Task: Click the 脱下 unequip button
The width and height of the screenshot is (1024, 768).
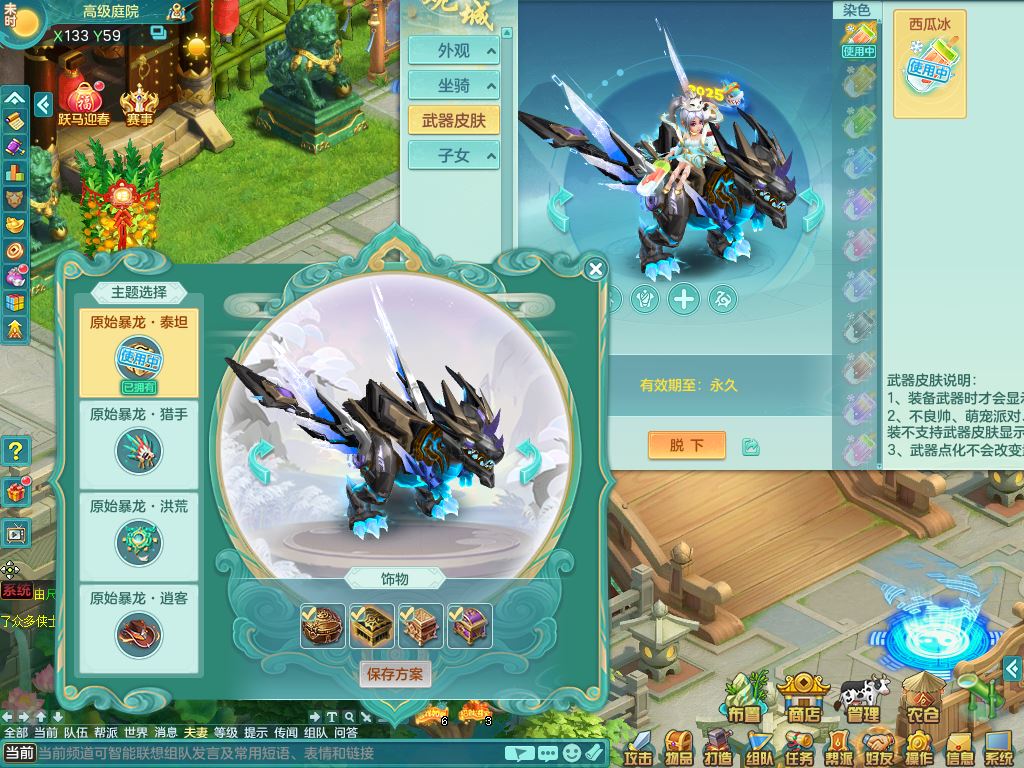Action: 686,445
